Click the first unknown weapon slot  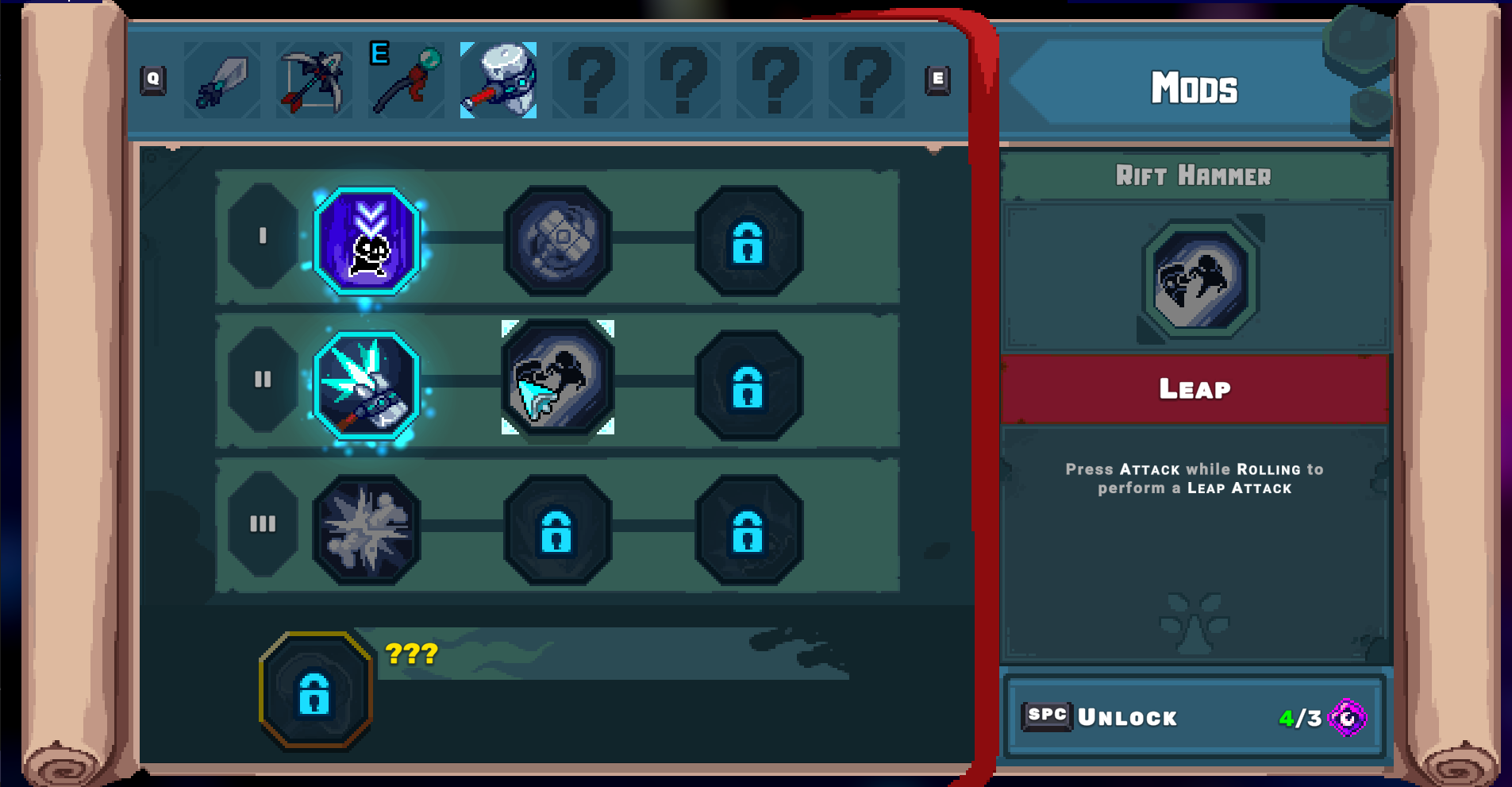(591, 79)
